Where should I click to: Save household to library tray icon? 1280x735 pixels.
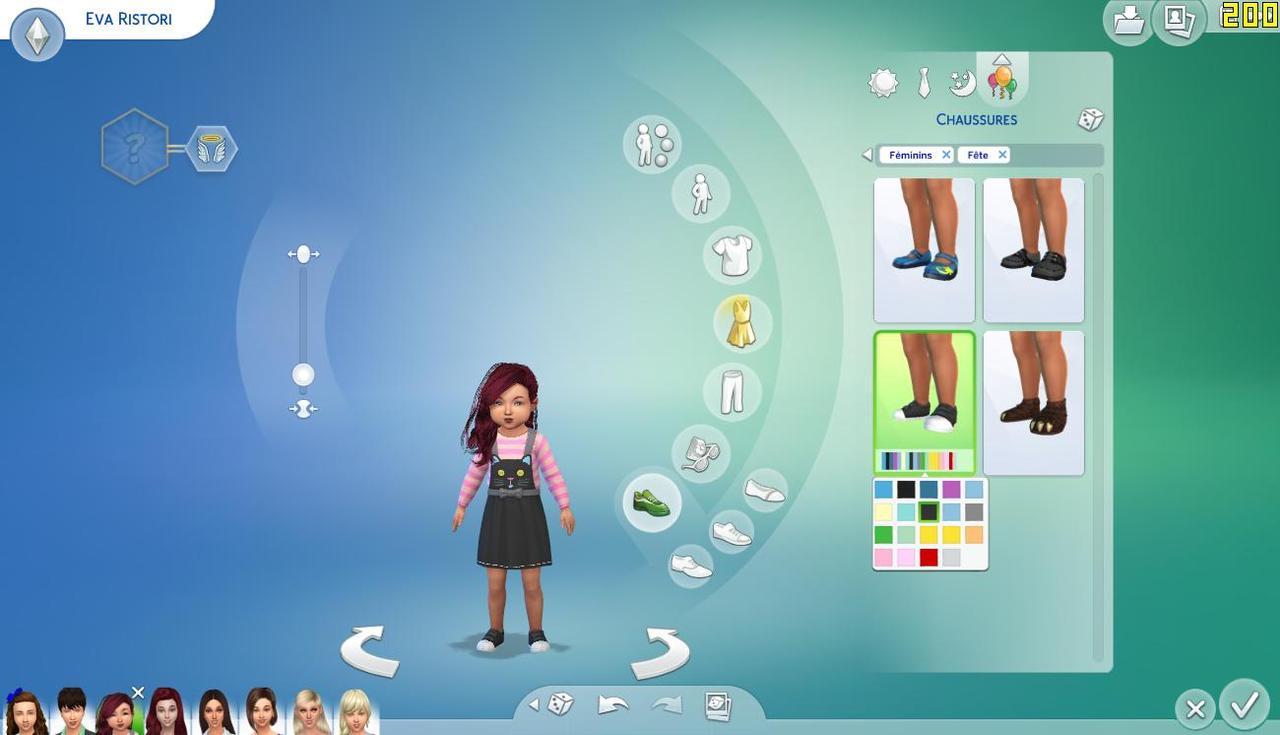click(1128, 21)
